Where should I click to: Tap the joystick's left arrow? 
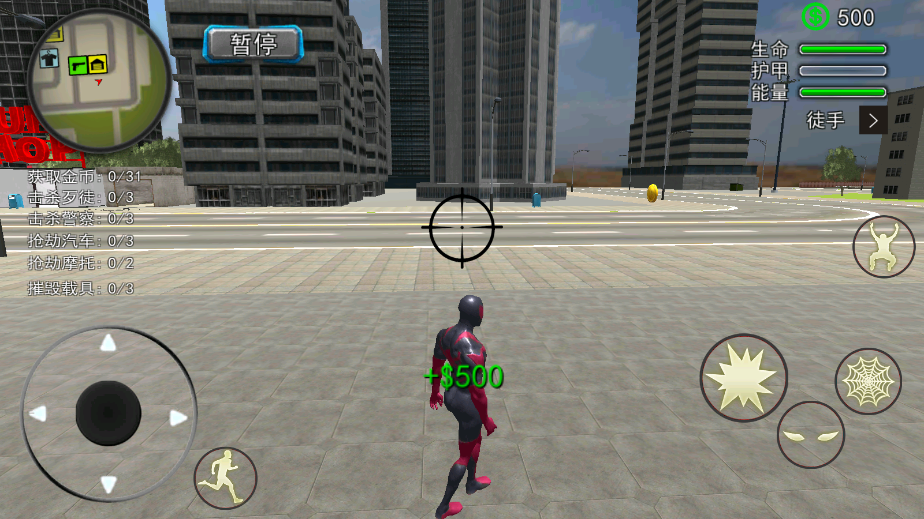(38, 413)
